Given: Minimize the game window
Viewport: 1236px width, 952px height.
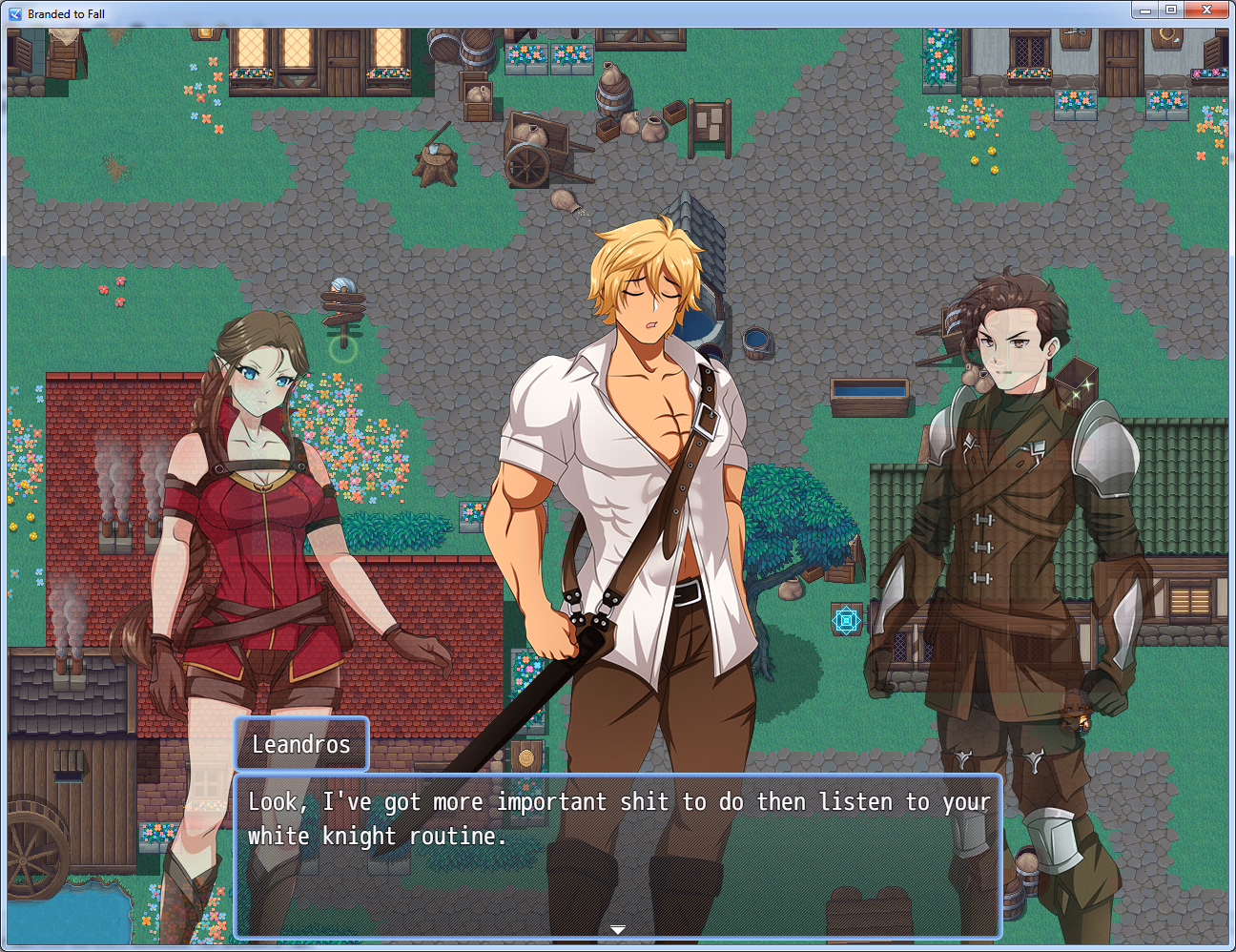Looking at the screenshot, I should pyautogui.click(x=1145, y=10).
